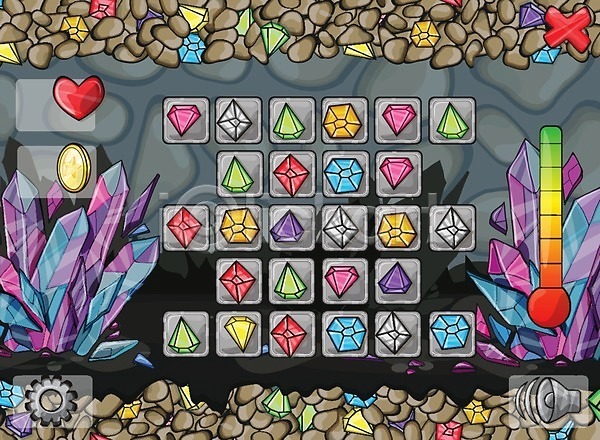Select the lemon-yellow diamond-cut gem tile
The width and height of the screenshot is (600, 440).
pyautogui.click(x=240, y=332)
